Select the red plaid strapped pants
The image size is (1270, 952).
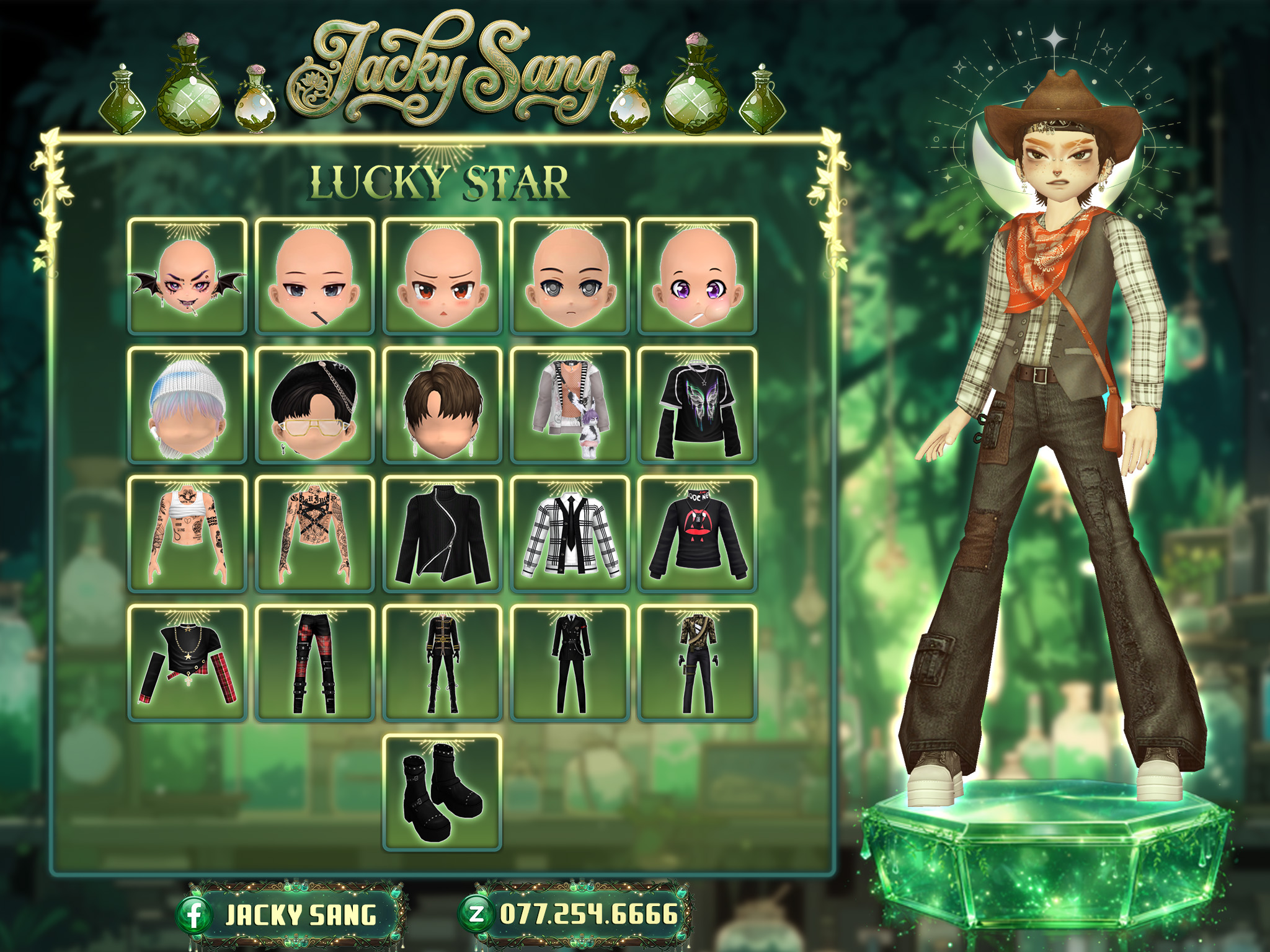314,663
